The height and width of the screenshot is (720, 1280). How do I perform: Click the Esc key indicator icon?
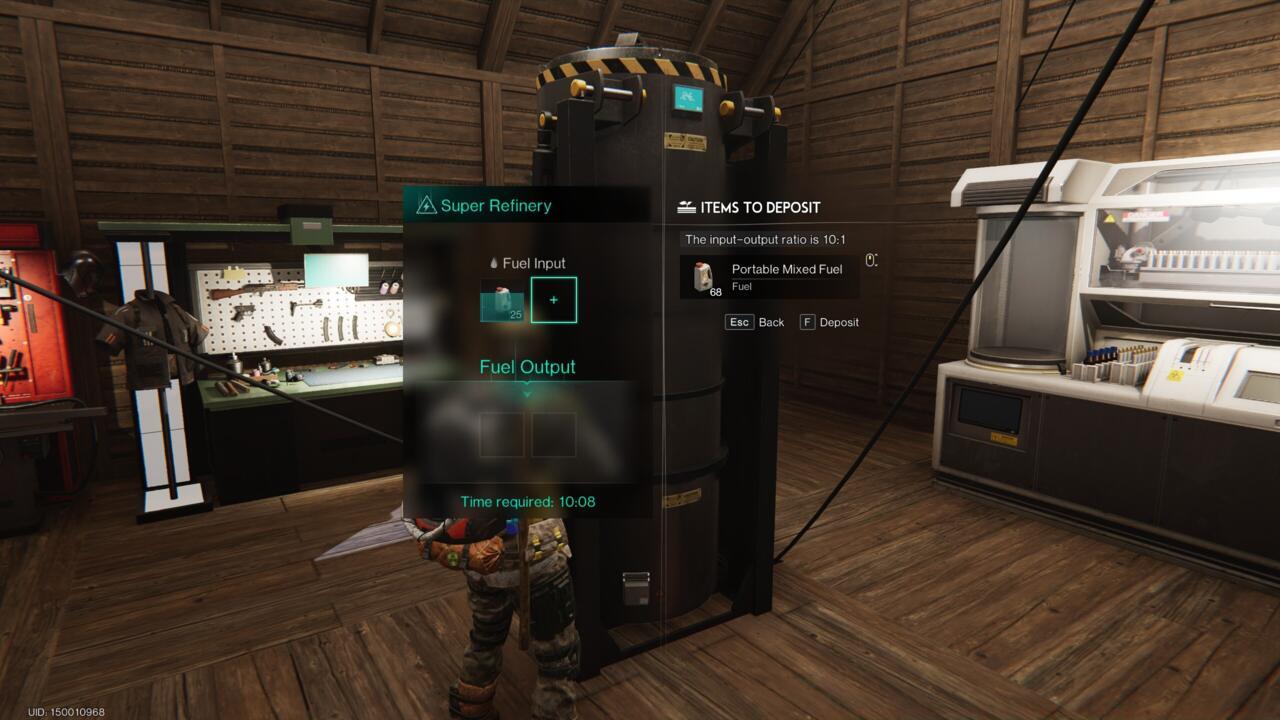[x=738, y=322]
